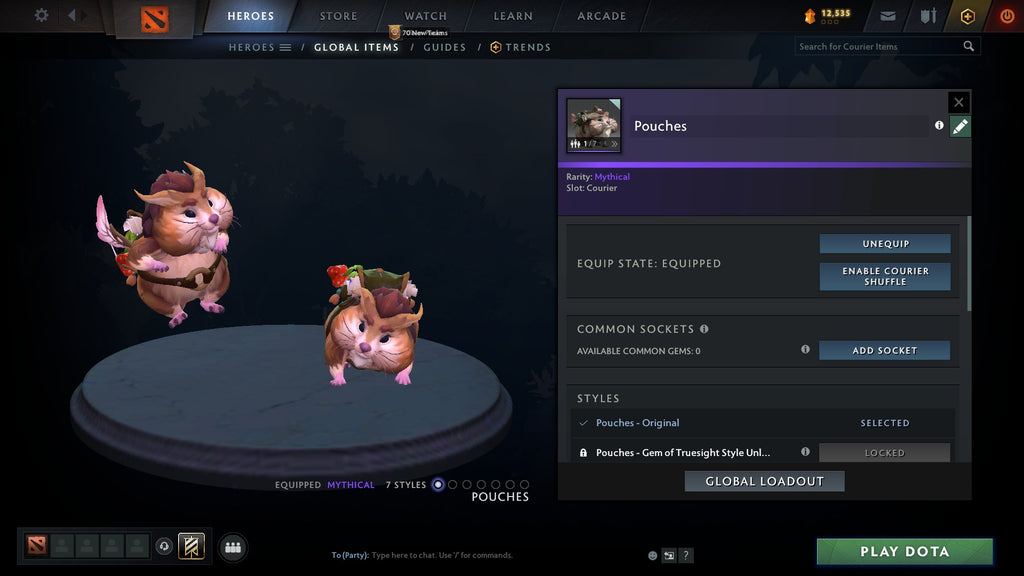Unequip the Pouches courier

[885, 244]
